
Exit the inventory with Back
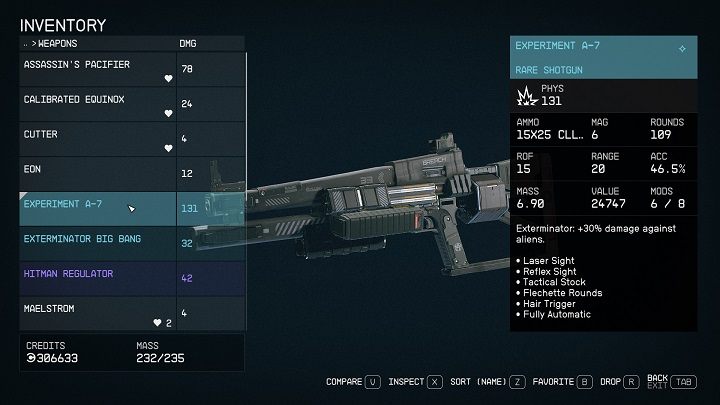670,381
